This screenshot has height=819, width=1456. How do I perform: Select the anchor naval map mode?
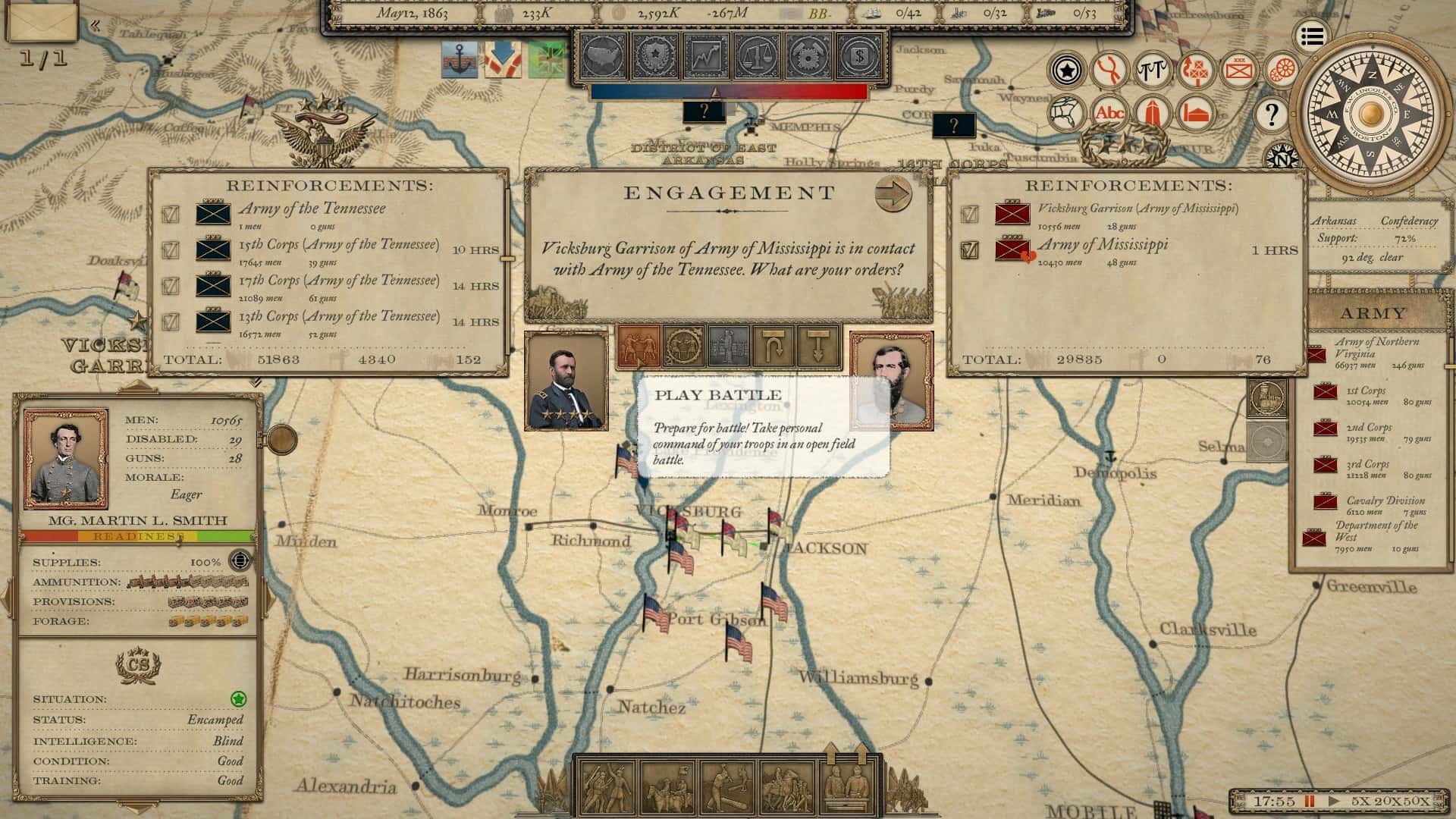pos(460,59)
